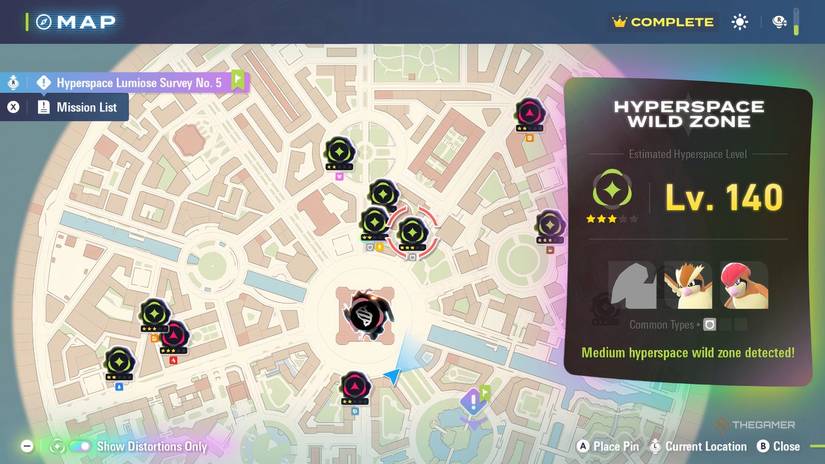Click the COMPLETE crown badge

click(x=662, y=22)
